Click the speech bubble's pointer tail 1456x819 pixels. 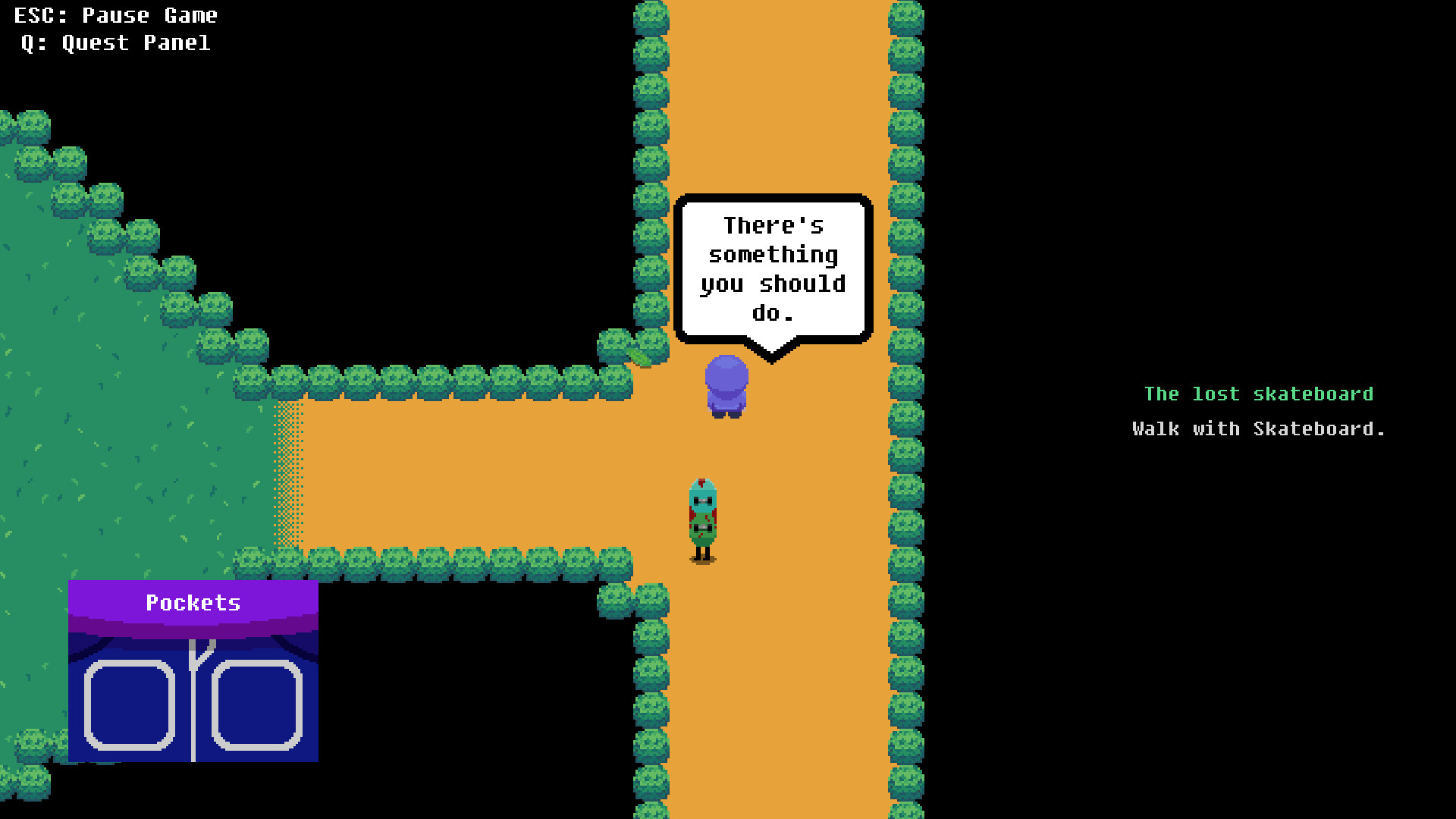[x=772, y=350]
